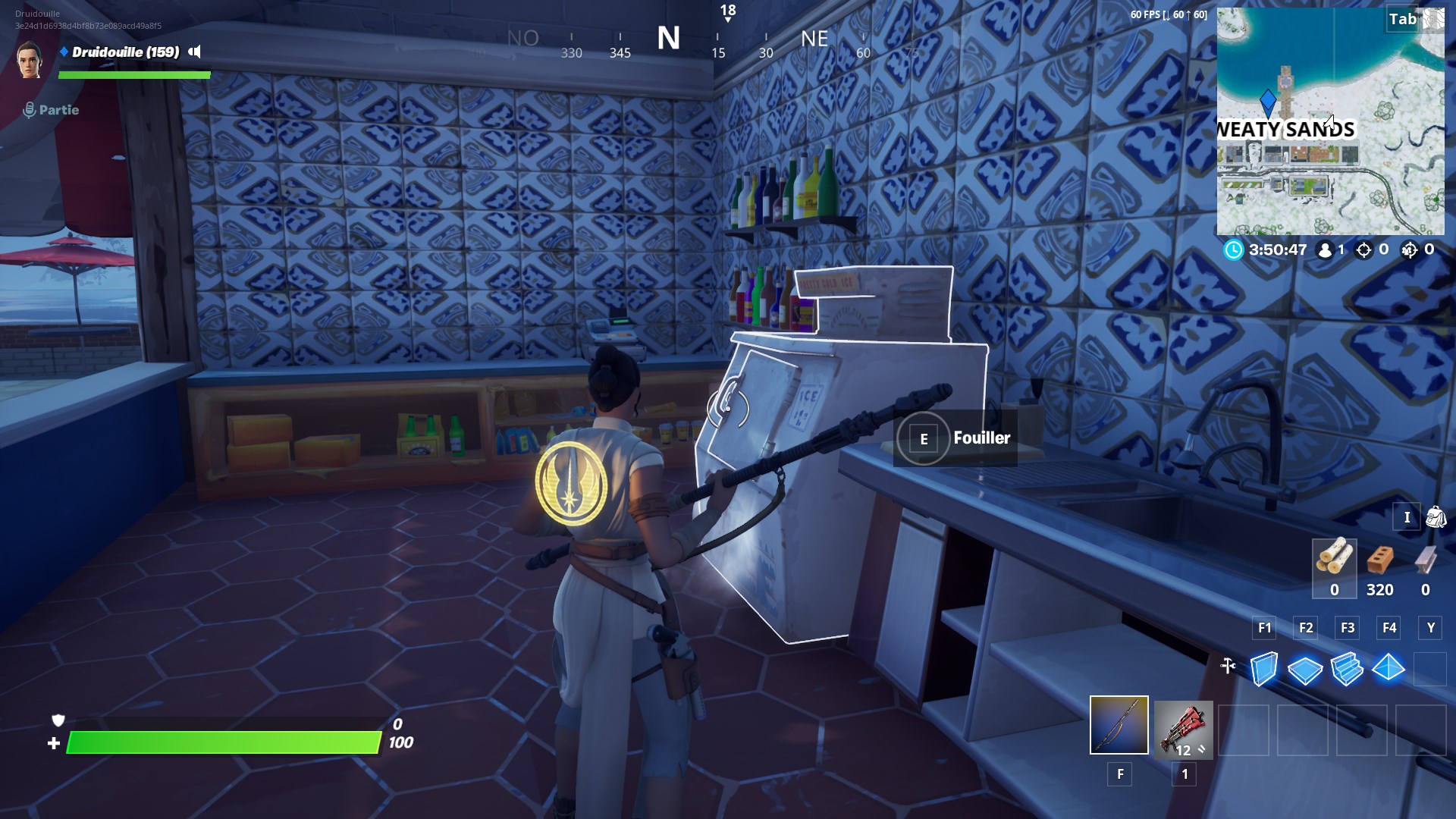Click the match timer clock icon
The image size is (1456, 819).
(1234, 250)
